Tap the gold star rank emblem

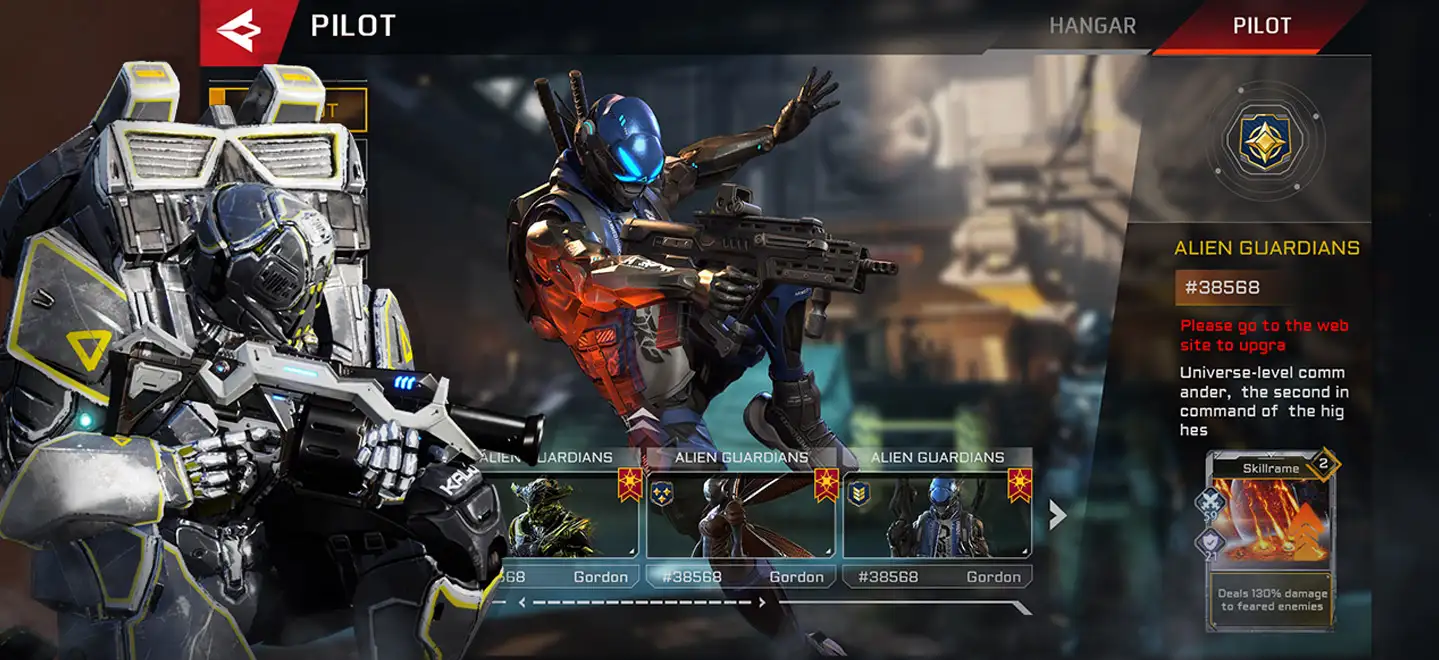pyautogui.click(x=1265, y=141)
